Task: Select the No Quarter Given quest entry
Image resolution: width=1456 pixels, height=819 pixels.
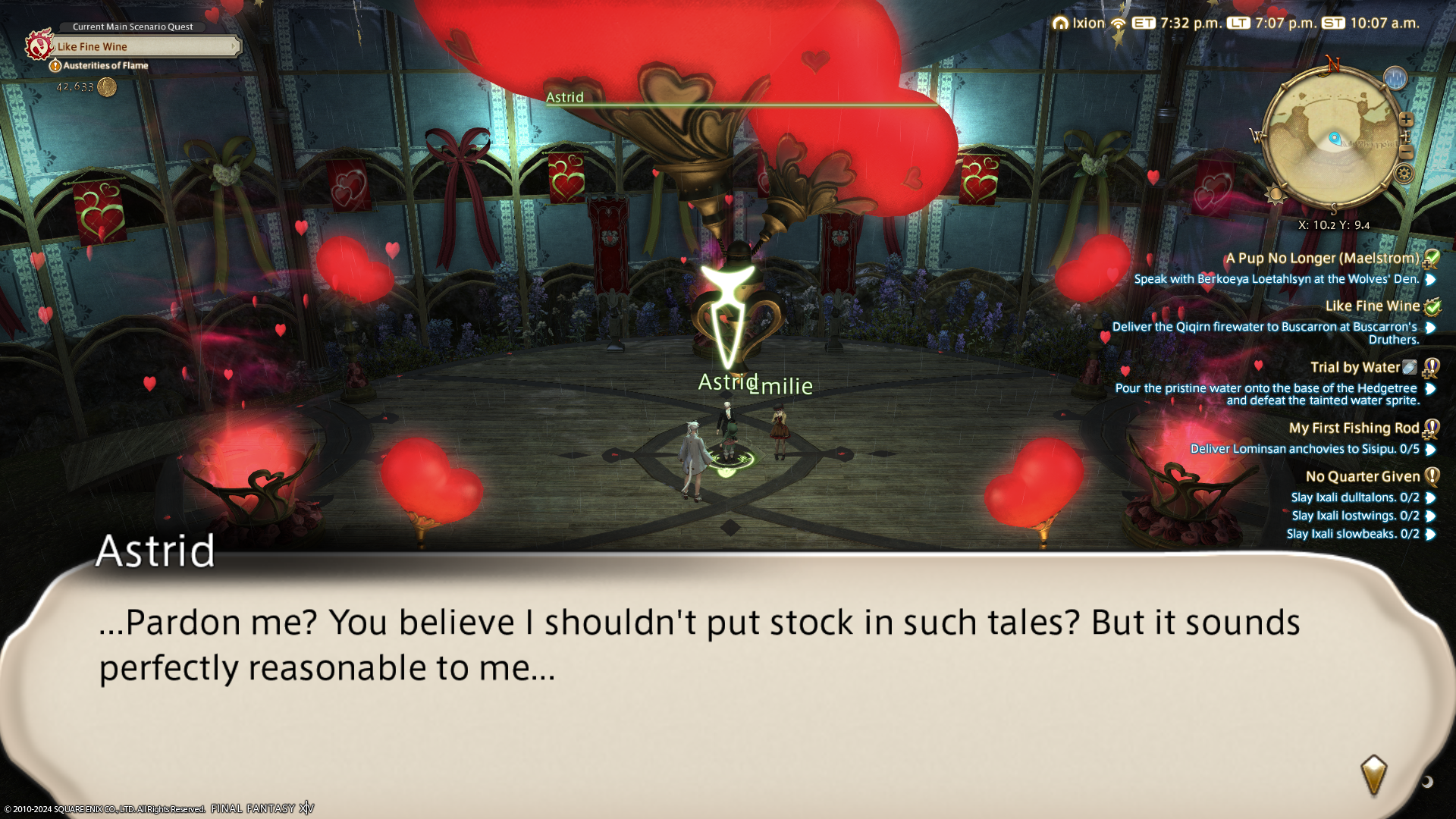Action: tap(1362, 477)
